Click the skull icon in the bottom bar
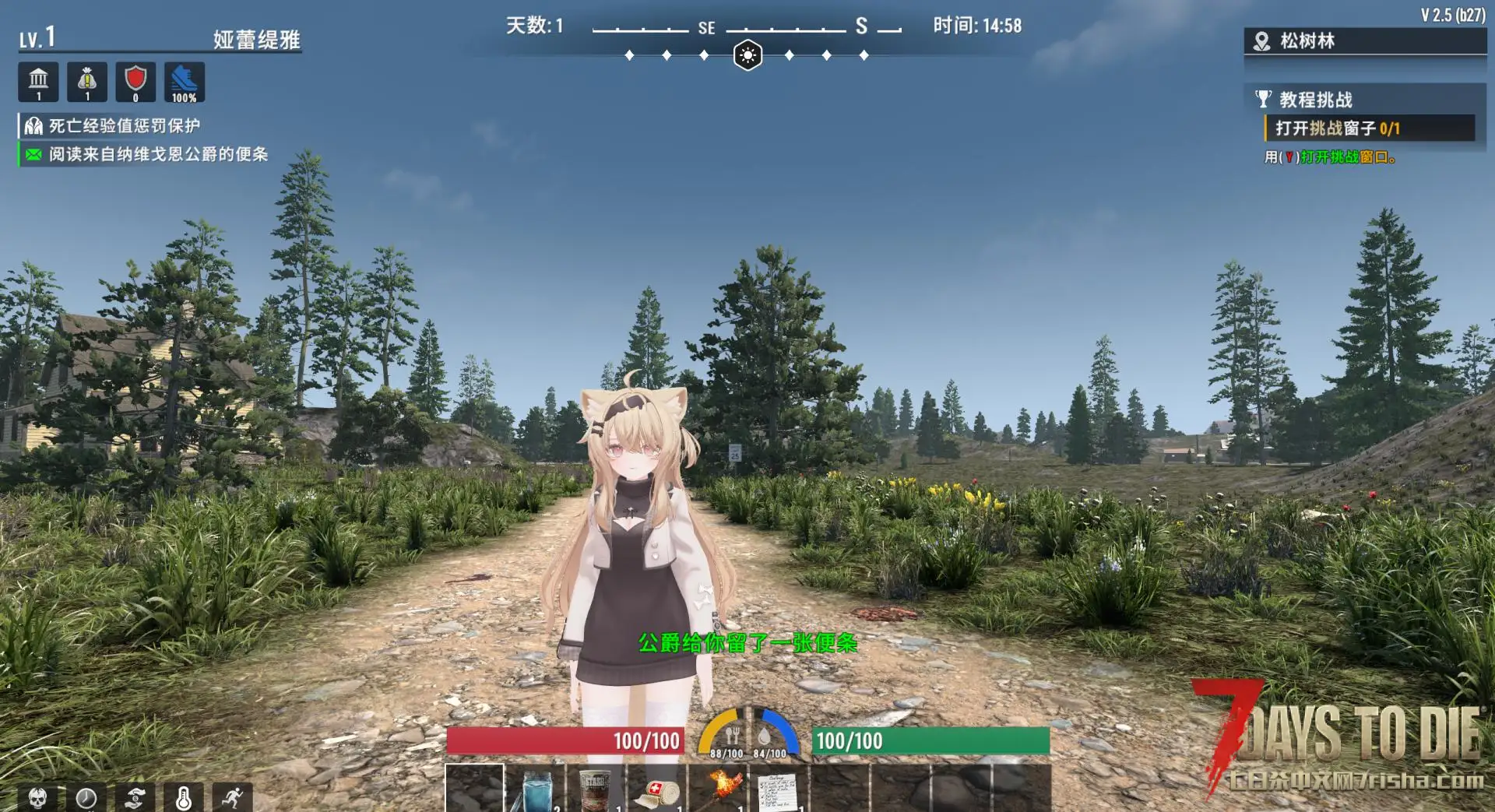The height and width of the screenshot is (812, 1495). click(37, 797)
